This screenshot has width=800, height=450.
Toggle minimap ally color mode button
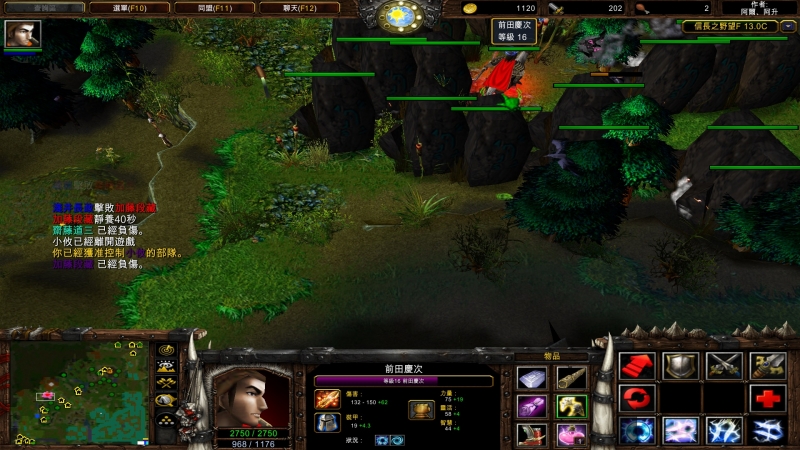pos(165,383)
